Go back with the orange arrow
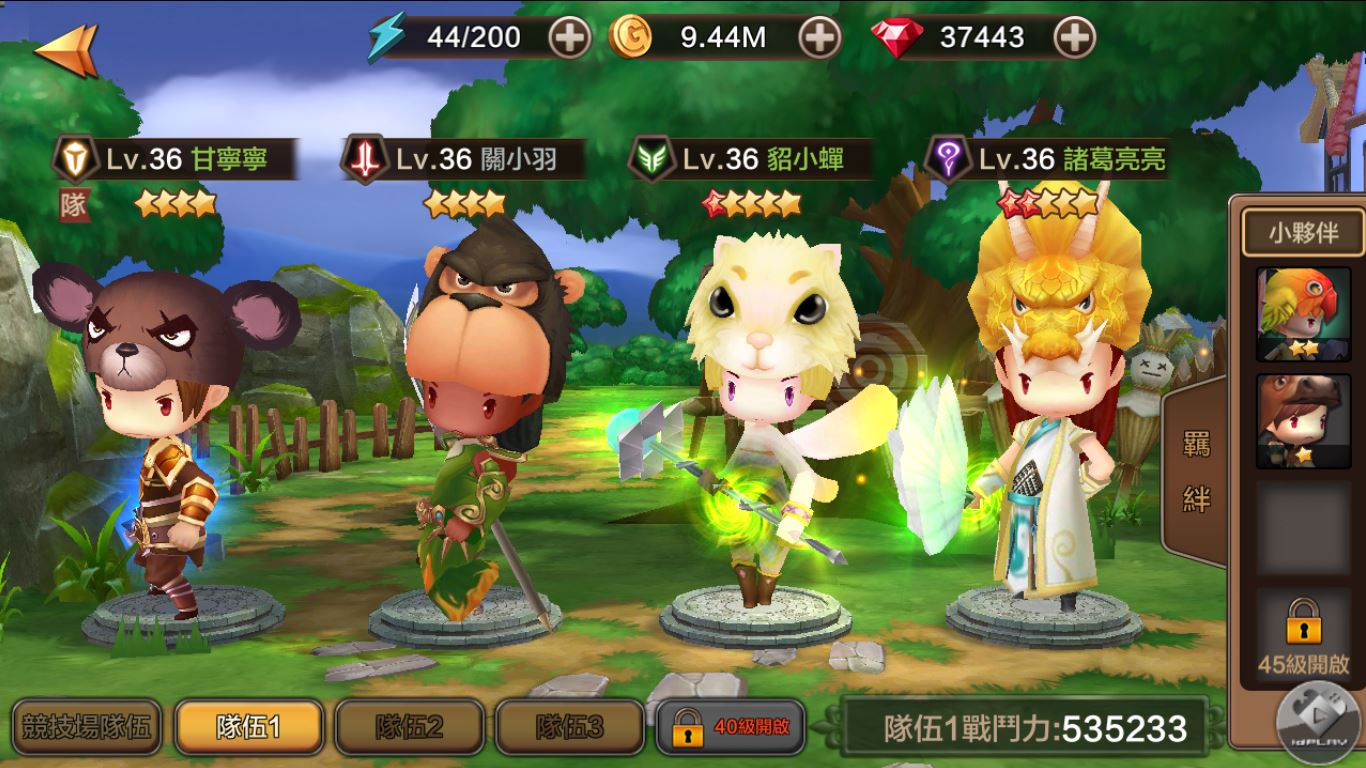 tap(66, 48)
